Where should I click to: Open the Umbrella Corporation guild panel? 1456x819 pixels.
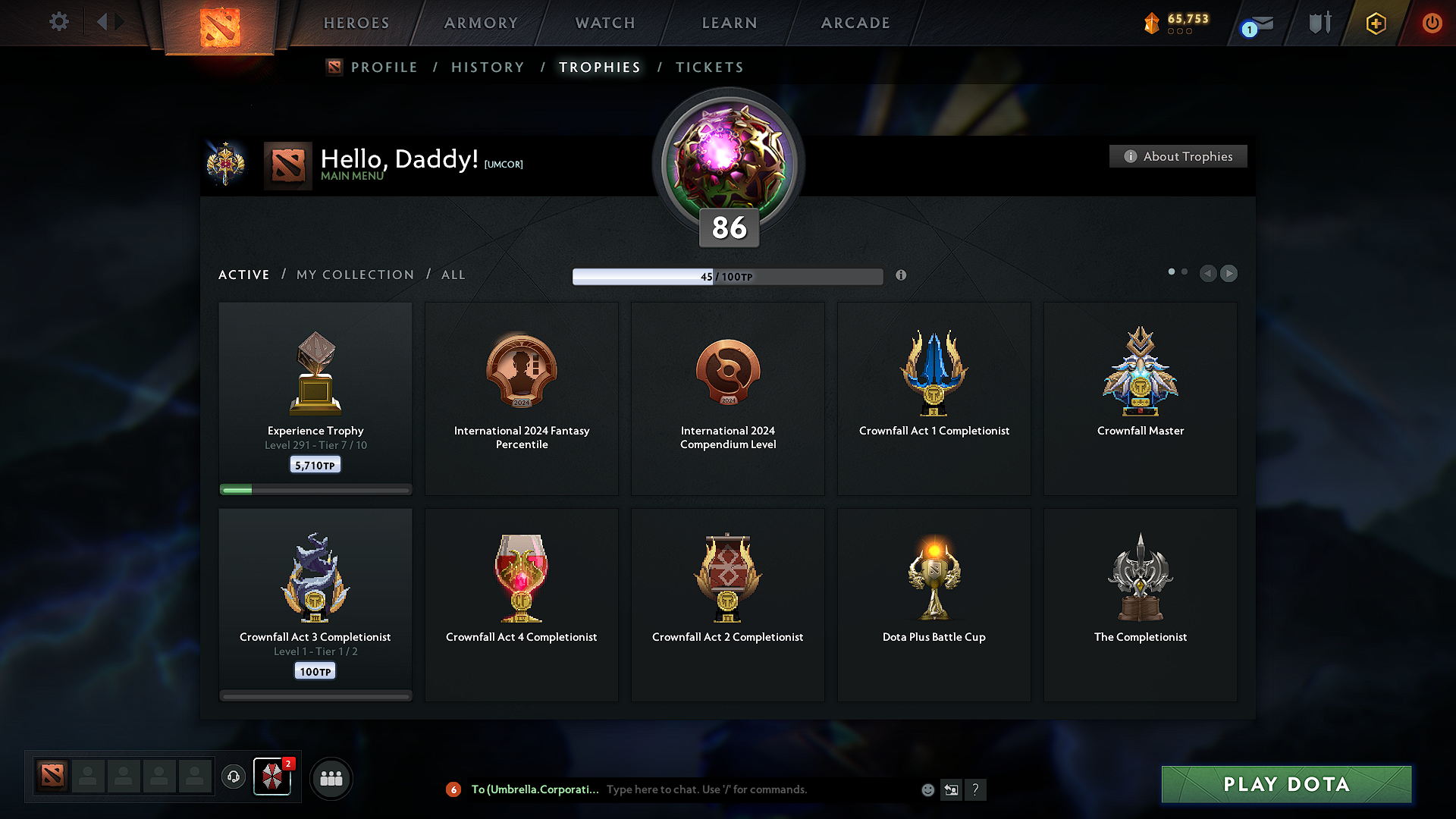pyautogui.click(x=272, y=777)
